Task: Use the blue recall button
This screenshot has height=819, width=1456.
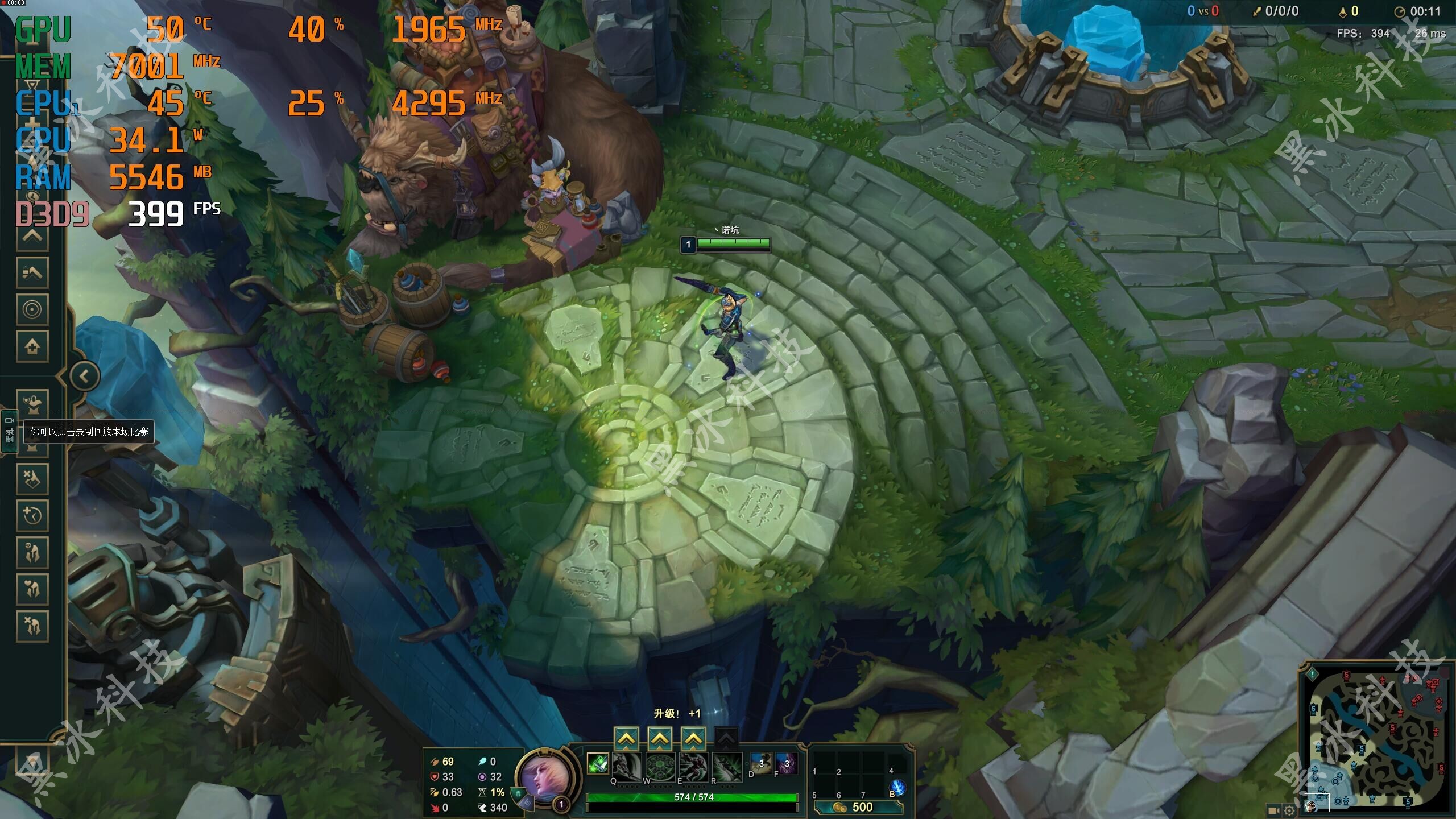Action: (897, 788)
